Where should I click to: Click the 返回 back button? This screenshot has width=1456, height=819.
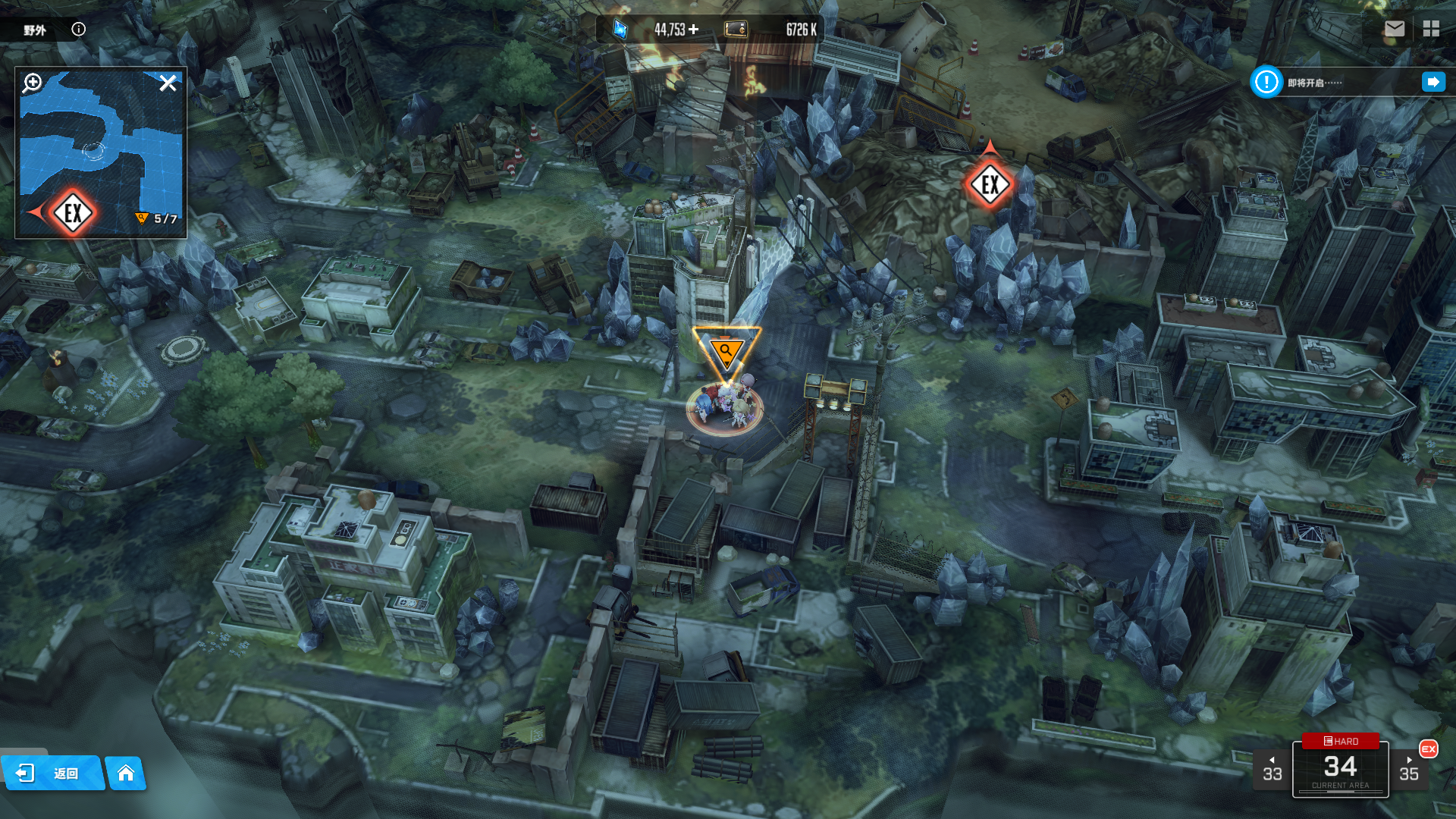coord(53,773)
